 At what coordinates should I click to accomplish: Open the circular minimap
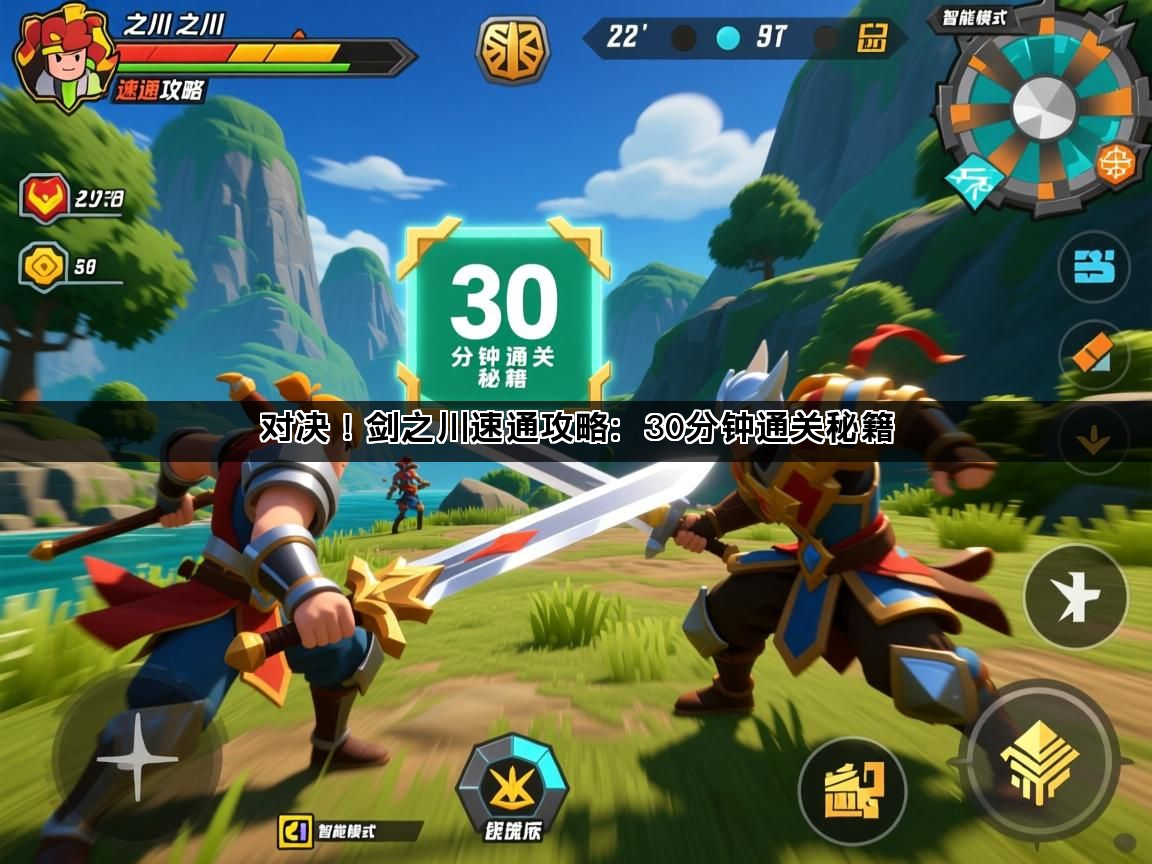click(x=1043, y=108)
